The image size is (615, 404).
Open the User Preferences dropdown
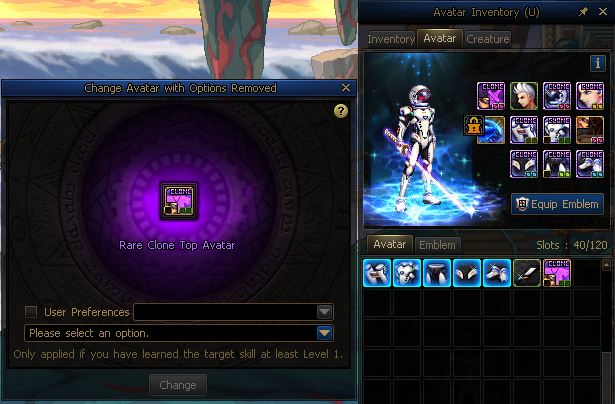click(x=324, y=312)
